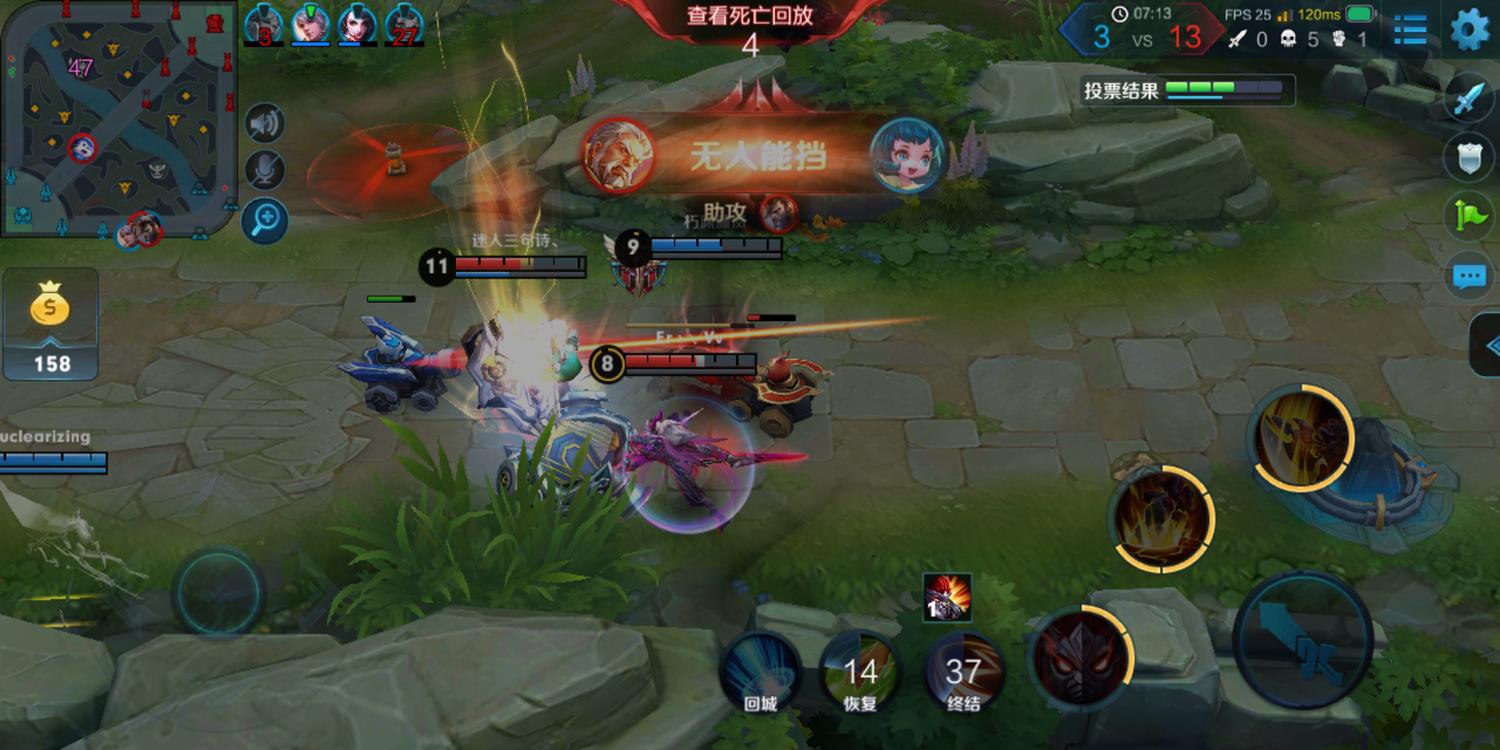This screenshot has height=750, width=1500.
Task: Open the gold shop showing 158
Action: (x=51, y=323)
